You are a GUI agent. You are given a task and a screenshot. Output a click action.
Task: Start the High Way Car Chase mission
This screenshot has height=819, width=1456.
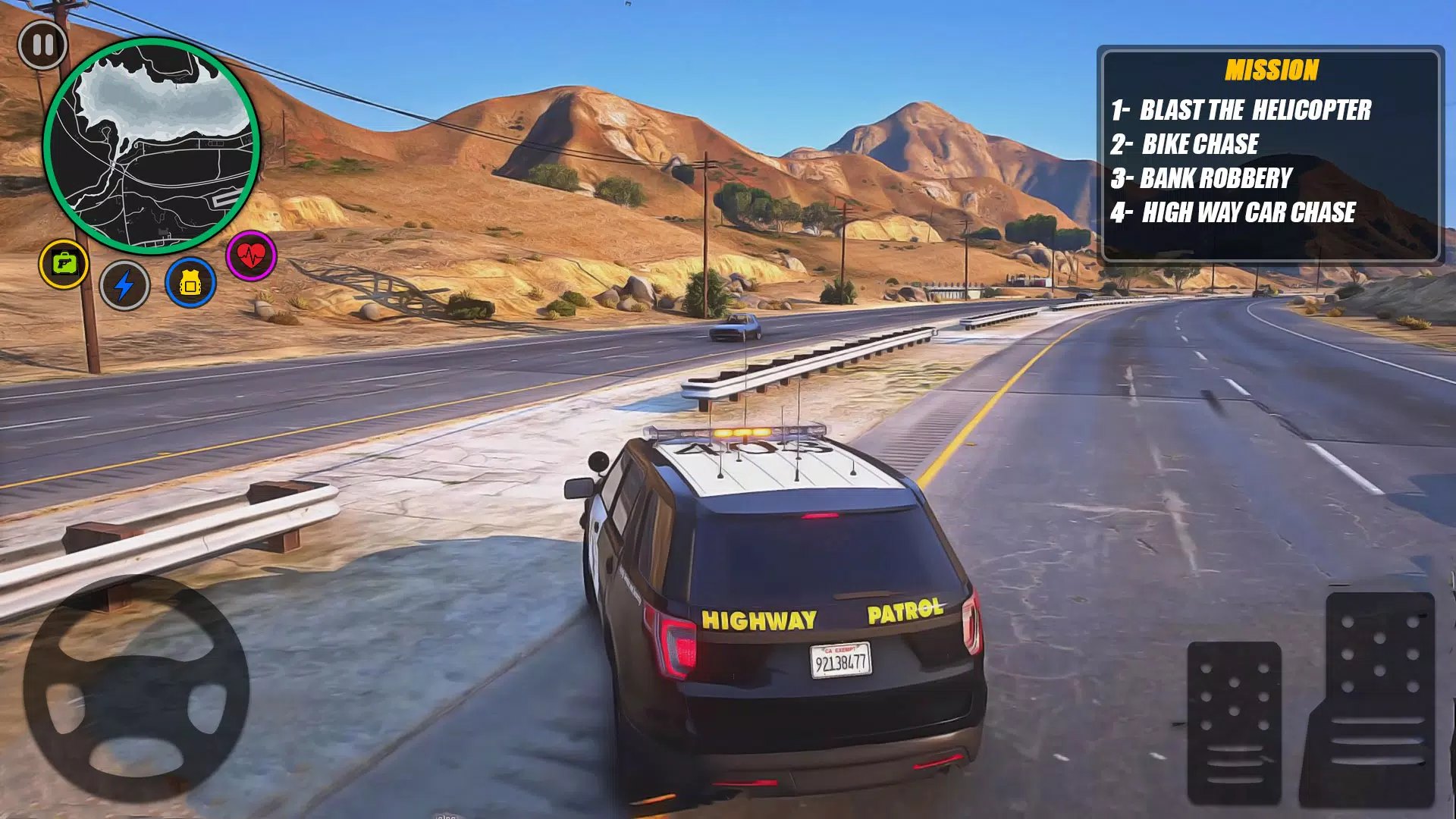(x=1234, y=212)
